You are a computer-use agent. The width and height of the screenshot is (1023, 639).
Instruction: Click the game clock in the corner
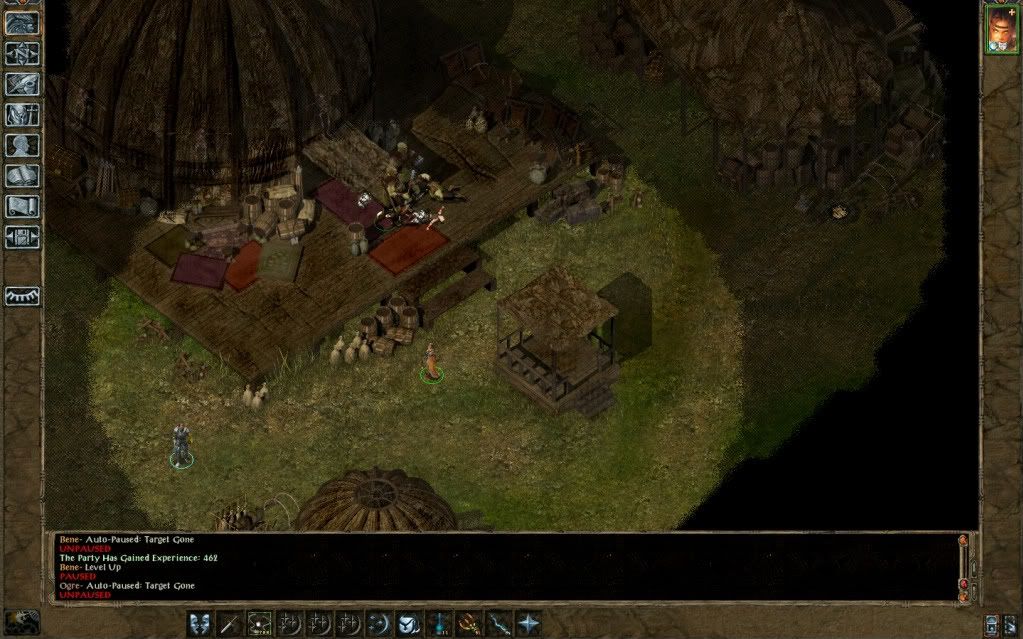coord(21,621)
